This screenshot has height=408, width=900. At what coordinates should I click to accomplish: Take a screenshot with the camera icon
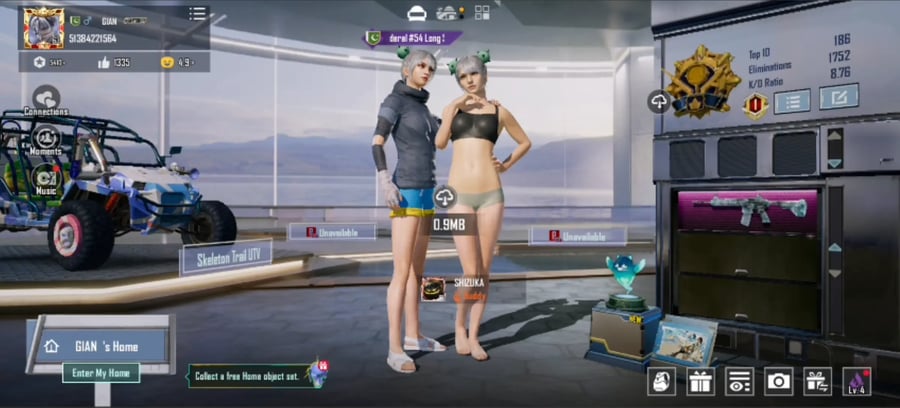(778, 380)
